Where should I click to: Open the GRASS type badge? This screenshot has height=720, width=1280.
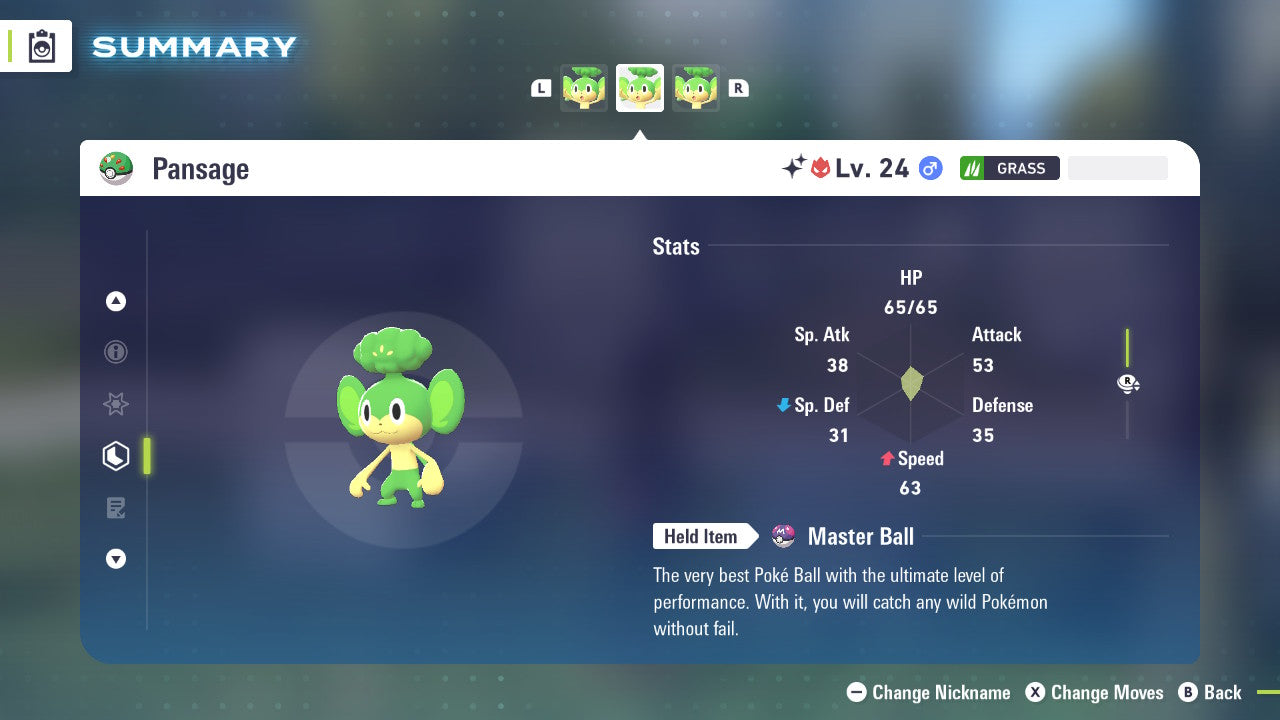click(x=1009, y=168)
